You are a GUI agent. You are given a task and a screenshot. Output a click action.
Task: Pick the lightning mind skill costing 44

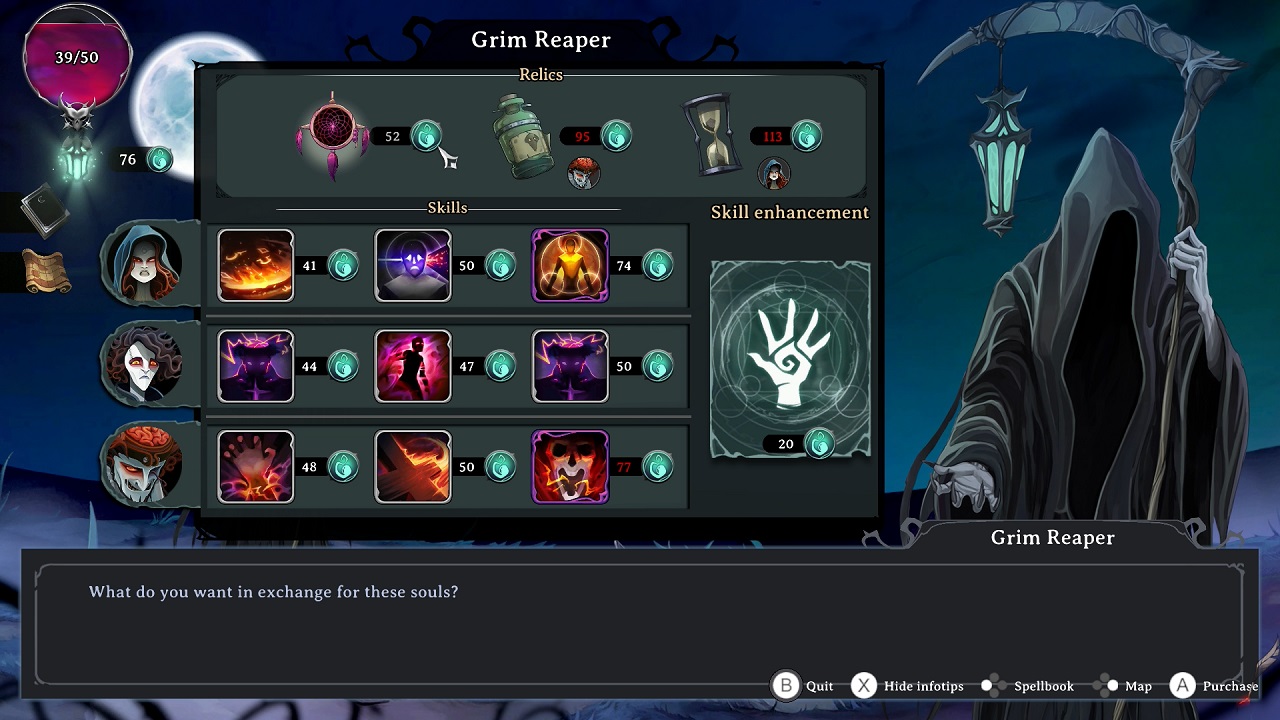[x=256, y=366]
